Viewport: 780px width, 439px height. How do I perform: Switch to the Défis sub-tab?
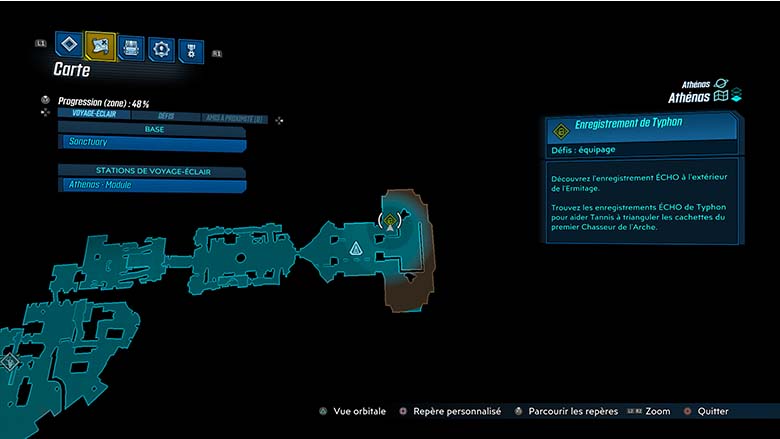(x=166, y=116)
